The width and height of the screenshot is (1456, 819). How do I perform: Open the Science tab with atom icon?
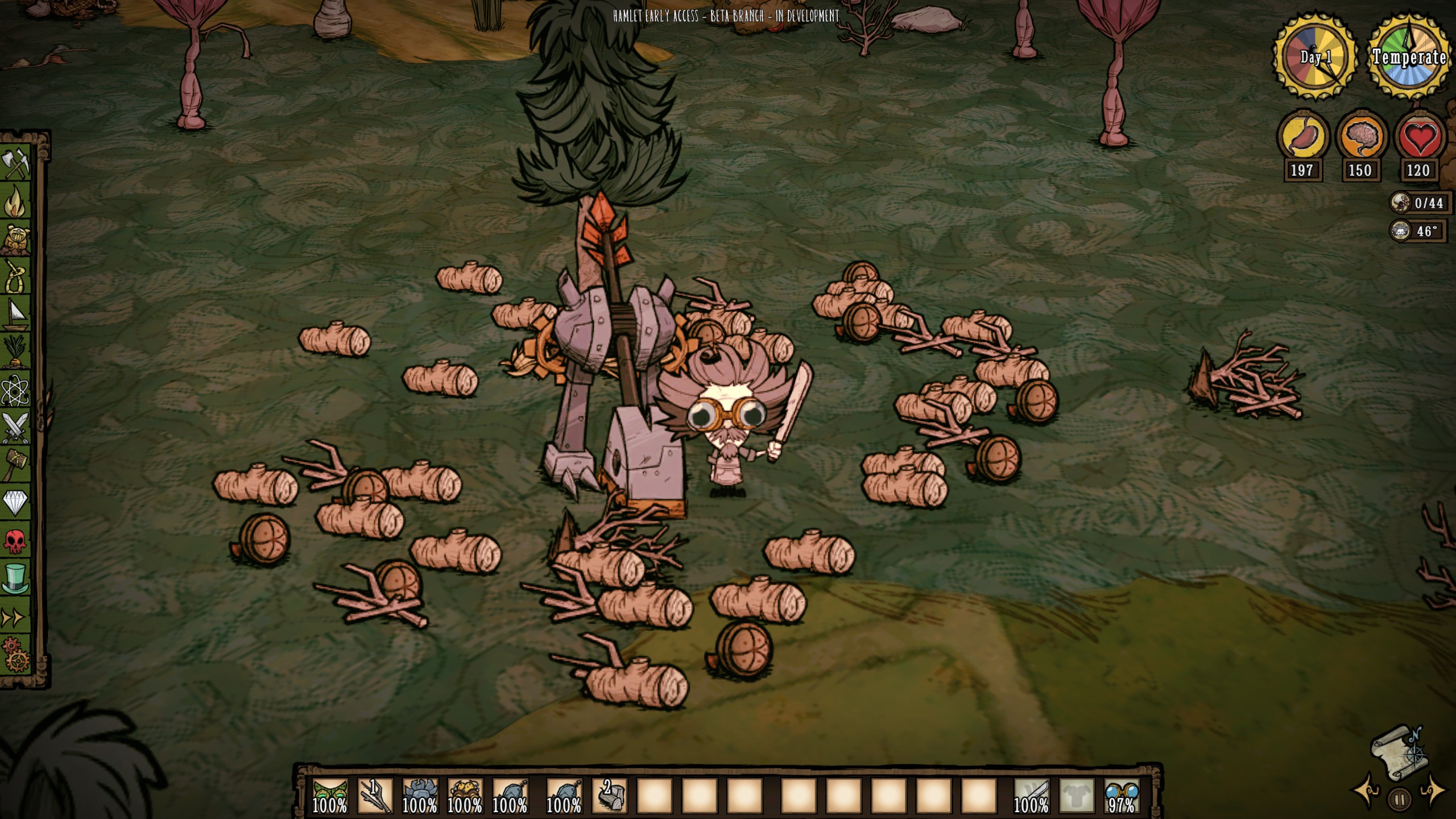[16, 390]
